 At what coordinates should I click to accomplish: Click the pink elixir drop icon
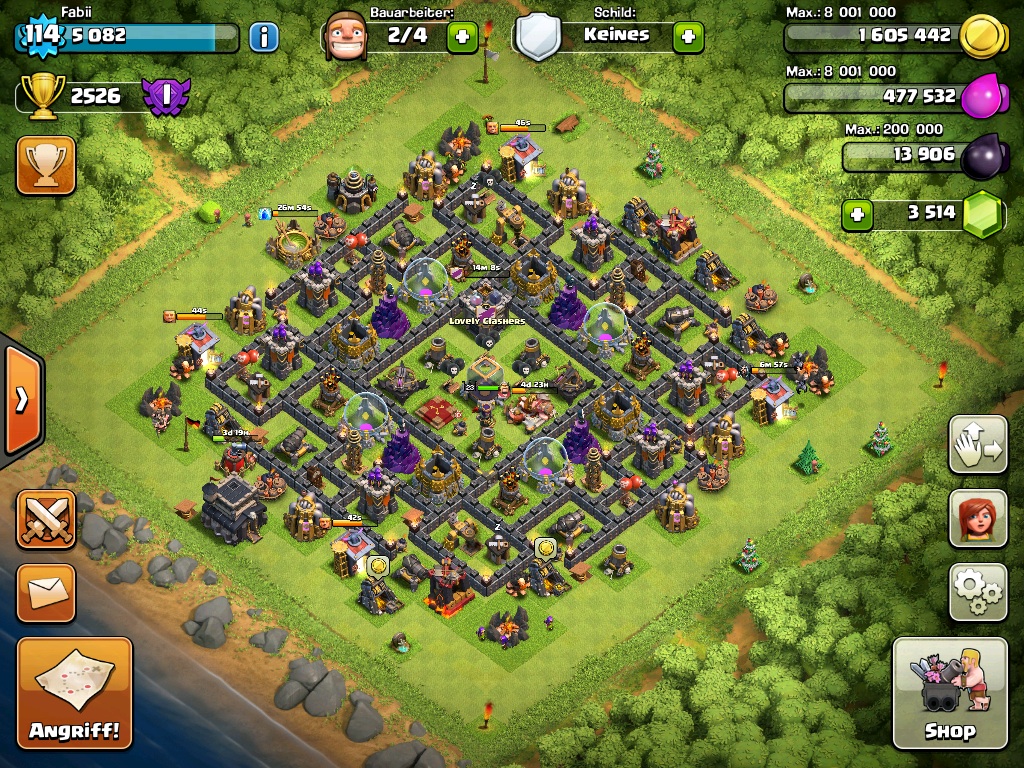click(x=982, y=98)
